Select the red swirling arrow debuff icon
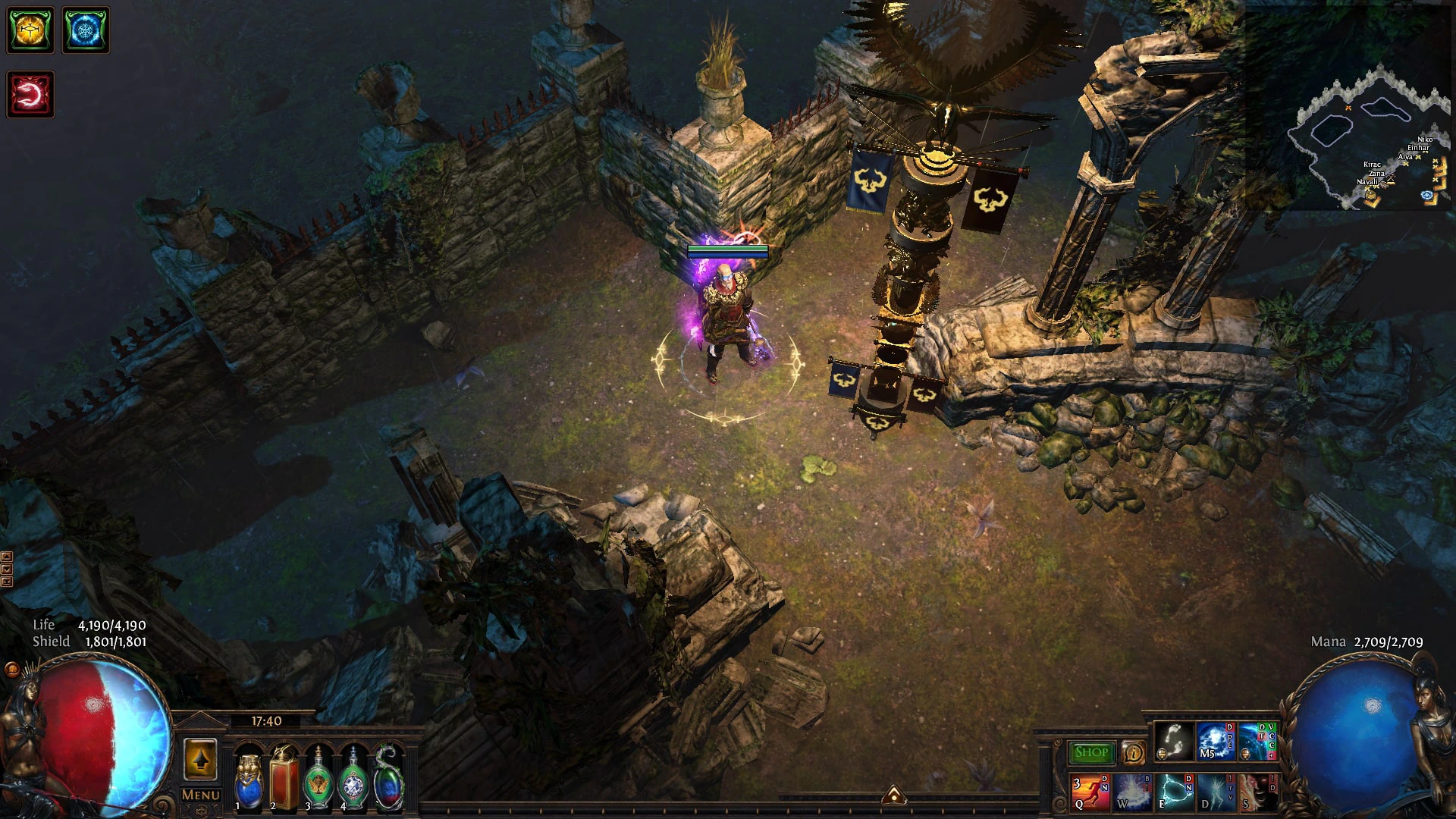Screen dimensions: 1456x819 tap(30, 95)
